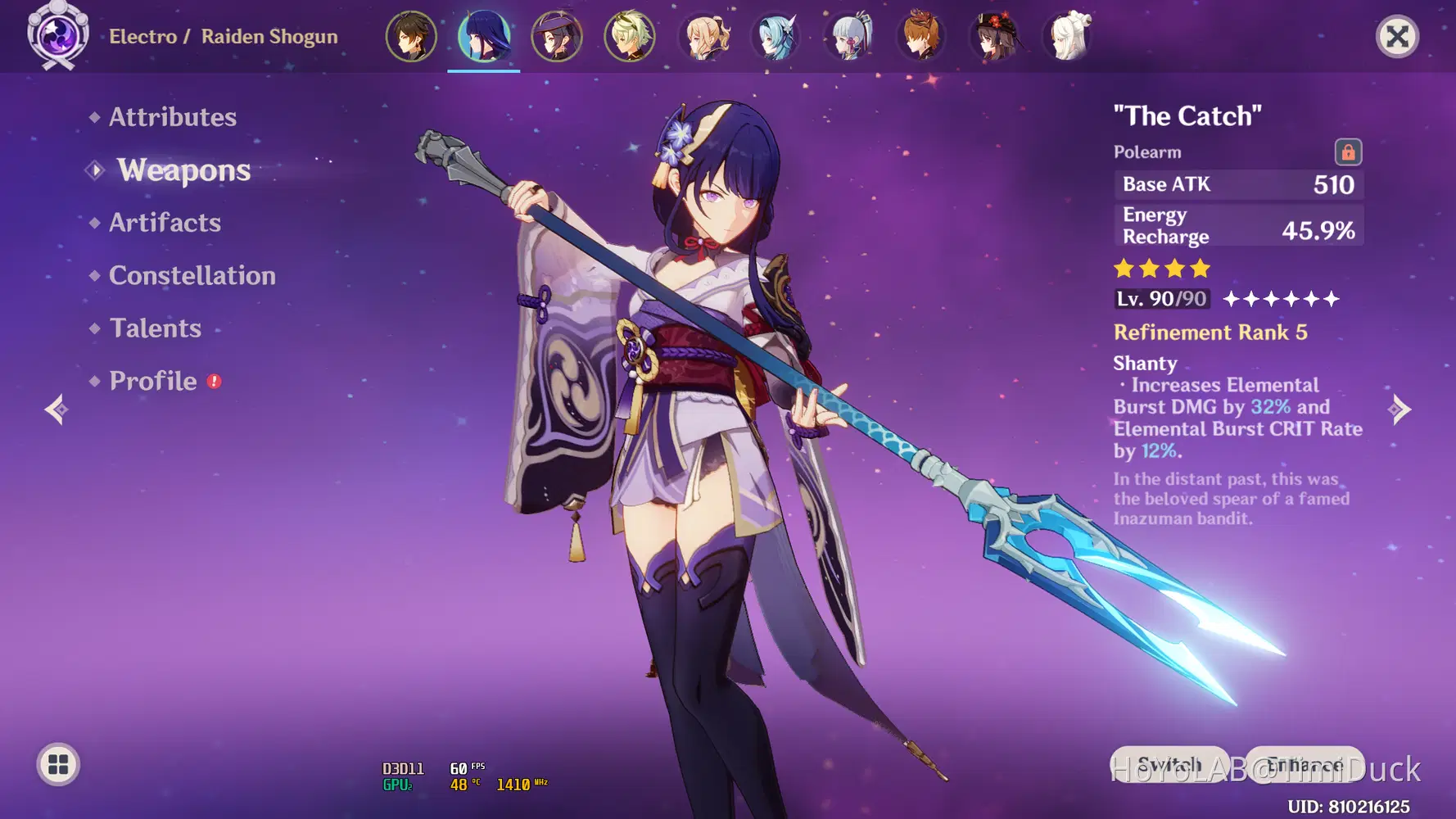Open the Talents section
1456x819 pixels.
155,328
